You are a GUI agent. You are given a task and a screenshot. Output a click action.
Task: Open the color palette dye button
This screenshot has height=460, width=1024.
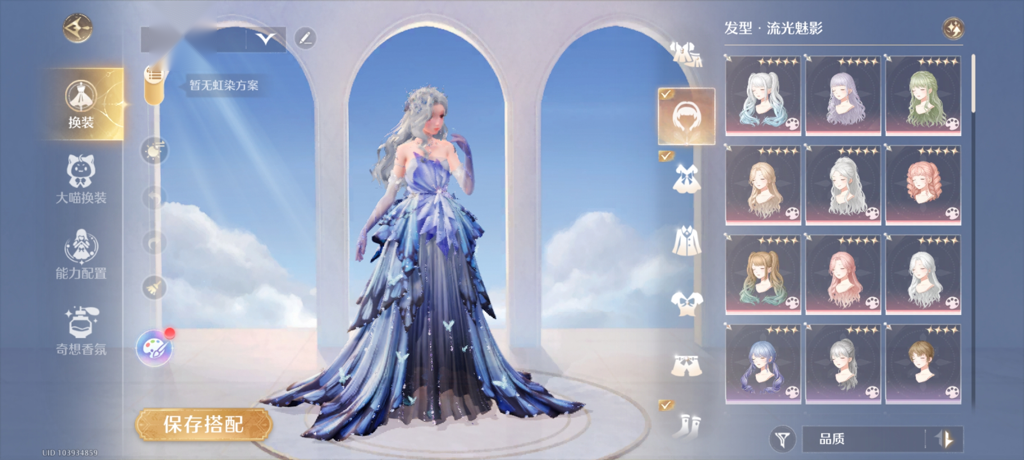(154, 349)
